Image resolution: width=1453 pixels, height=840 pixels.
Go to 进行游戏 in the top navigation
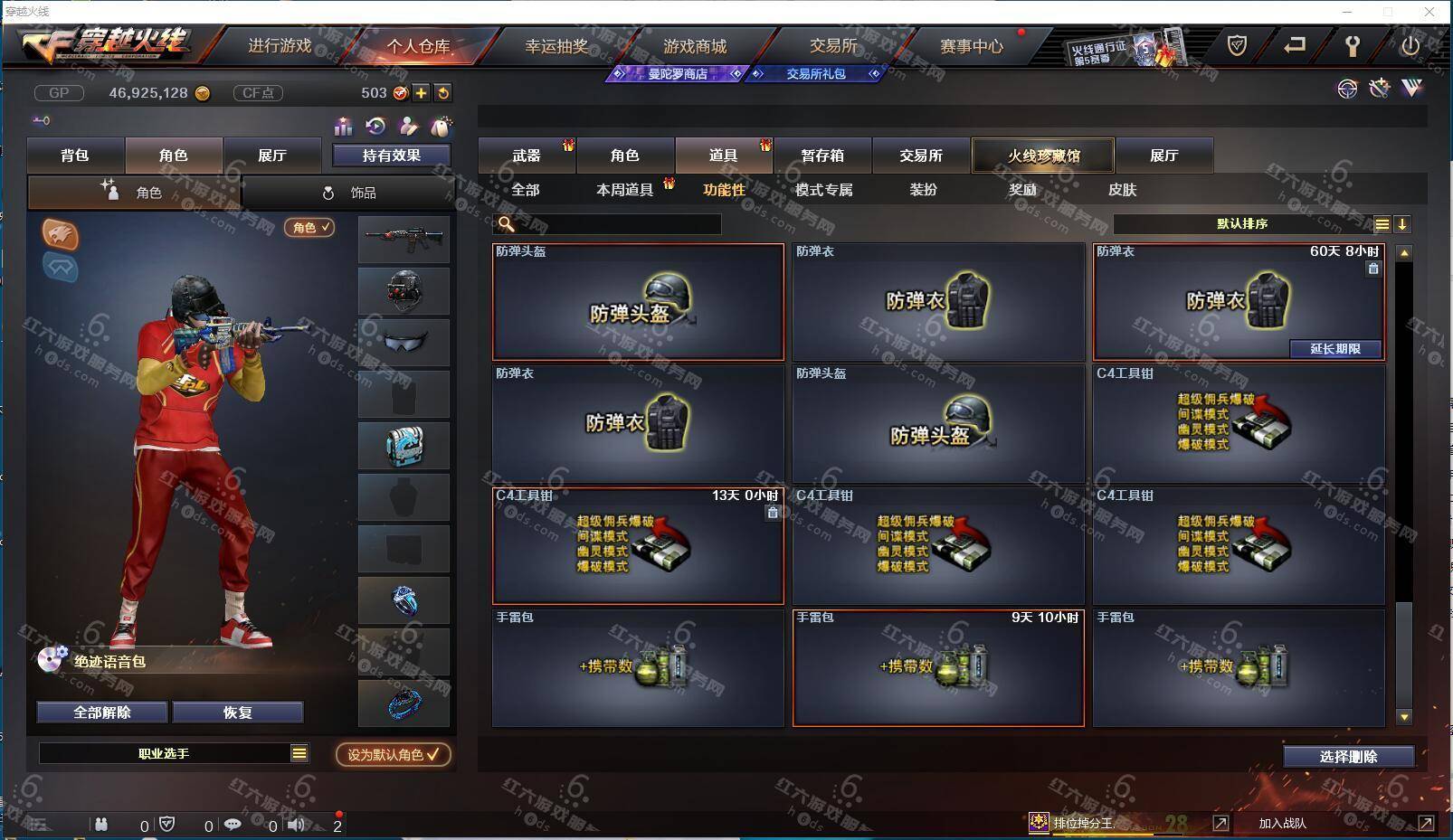coord(280,46)
